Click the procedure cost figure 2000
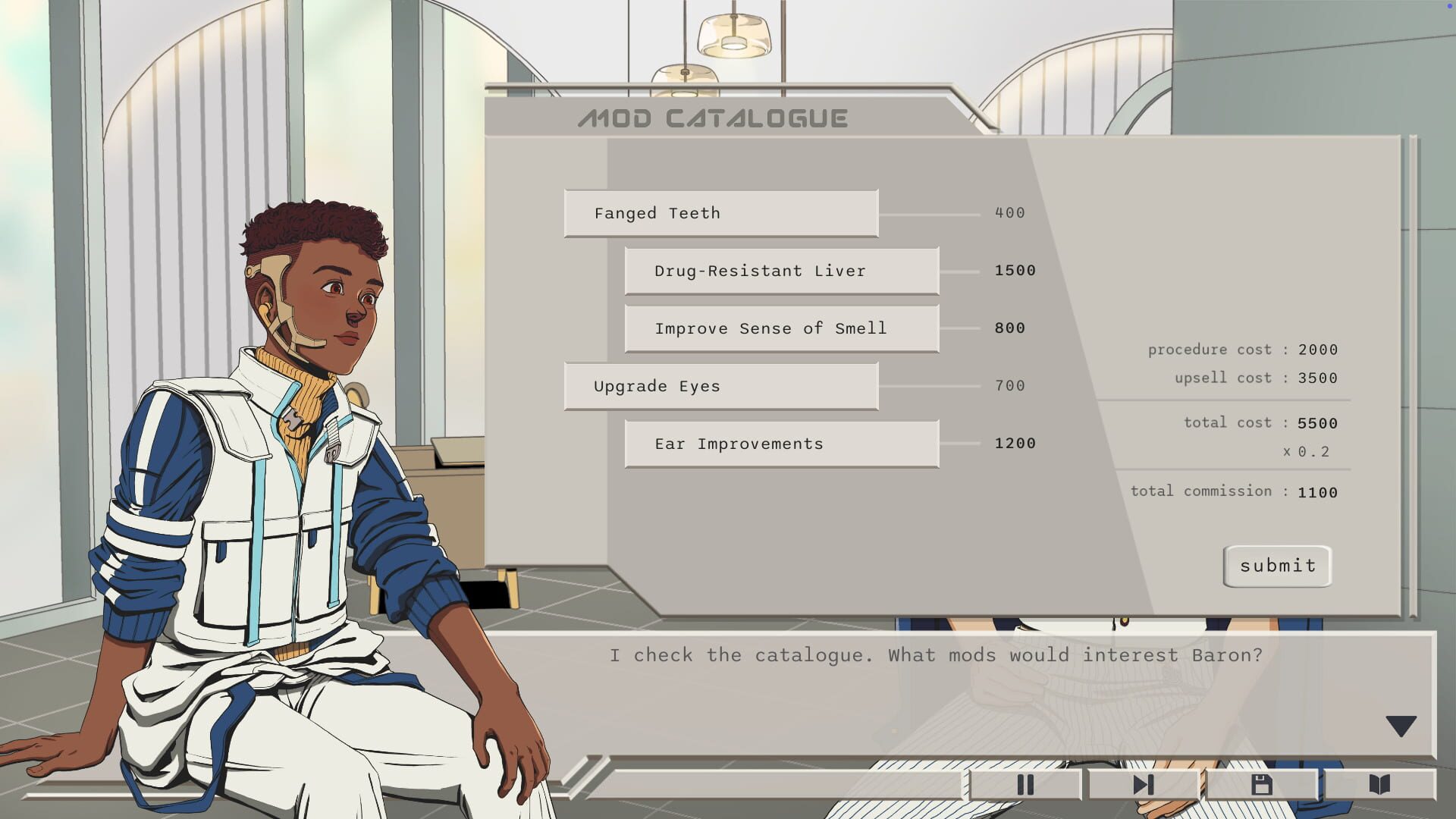The image size is (1456, 819). pos(1318,350)
